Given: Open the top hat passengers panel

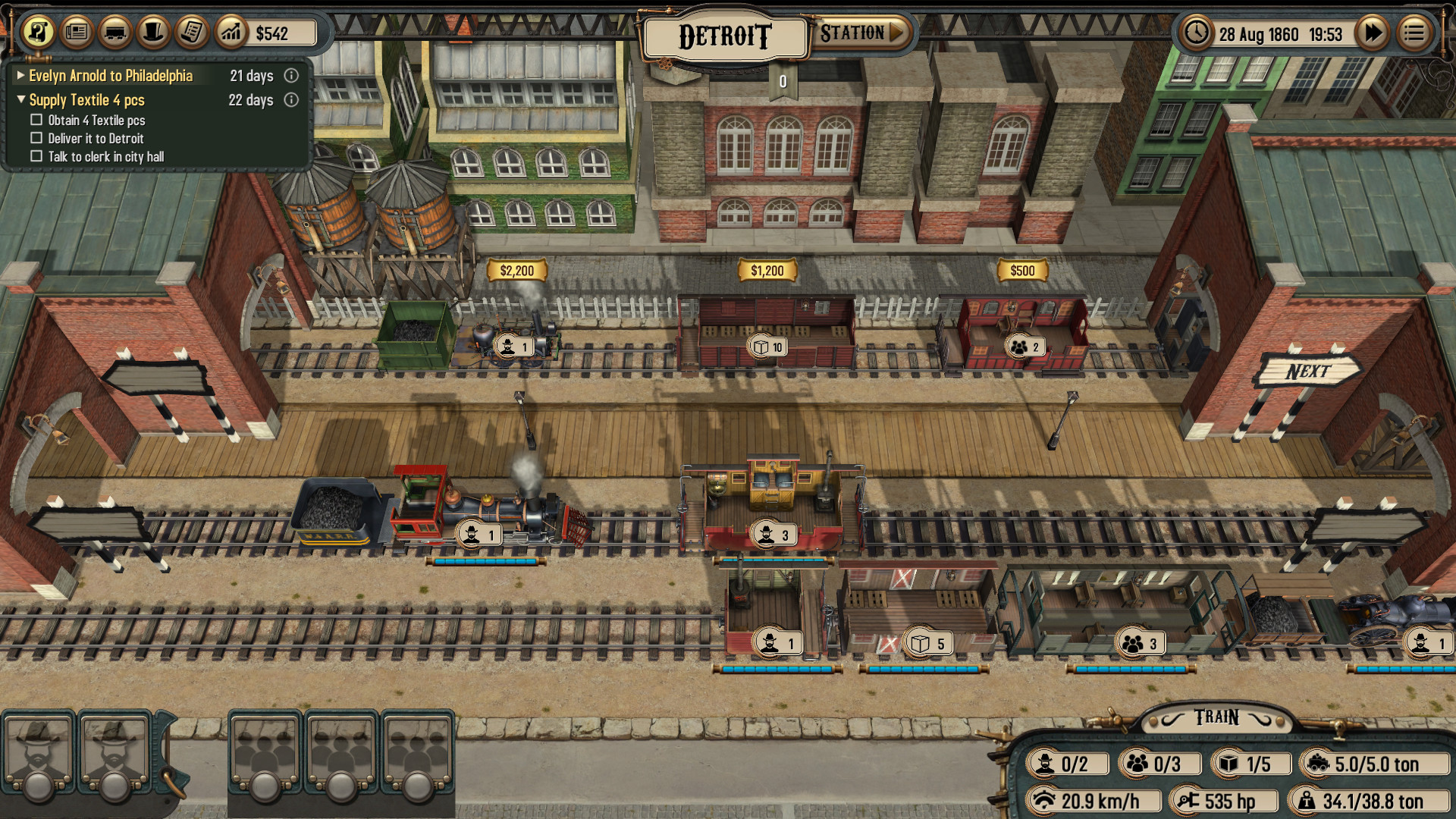Looking at the screenshot, I should click(155, 33).
